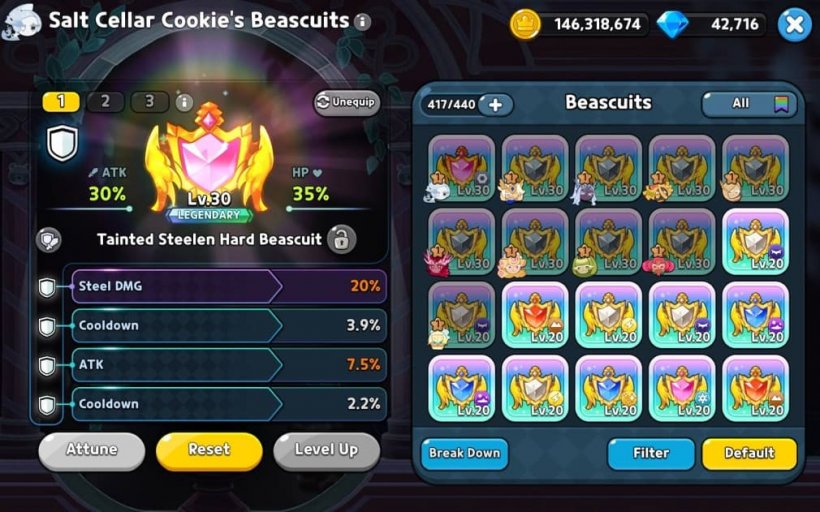Toggle the lock on Tainted Steelen beascuit
820x512 pixels.
341,239
